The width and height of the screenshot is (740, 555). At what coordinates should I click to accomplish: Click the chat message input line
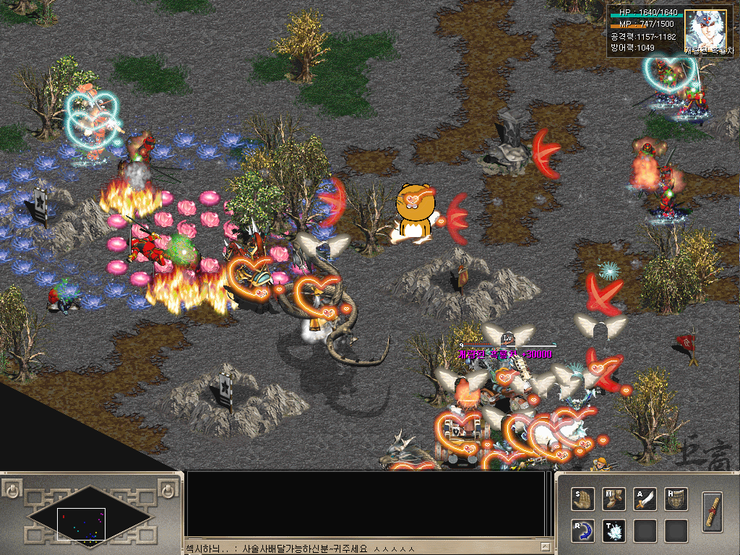click(x=360, y=548)
